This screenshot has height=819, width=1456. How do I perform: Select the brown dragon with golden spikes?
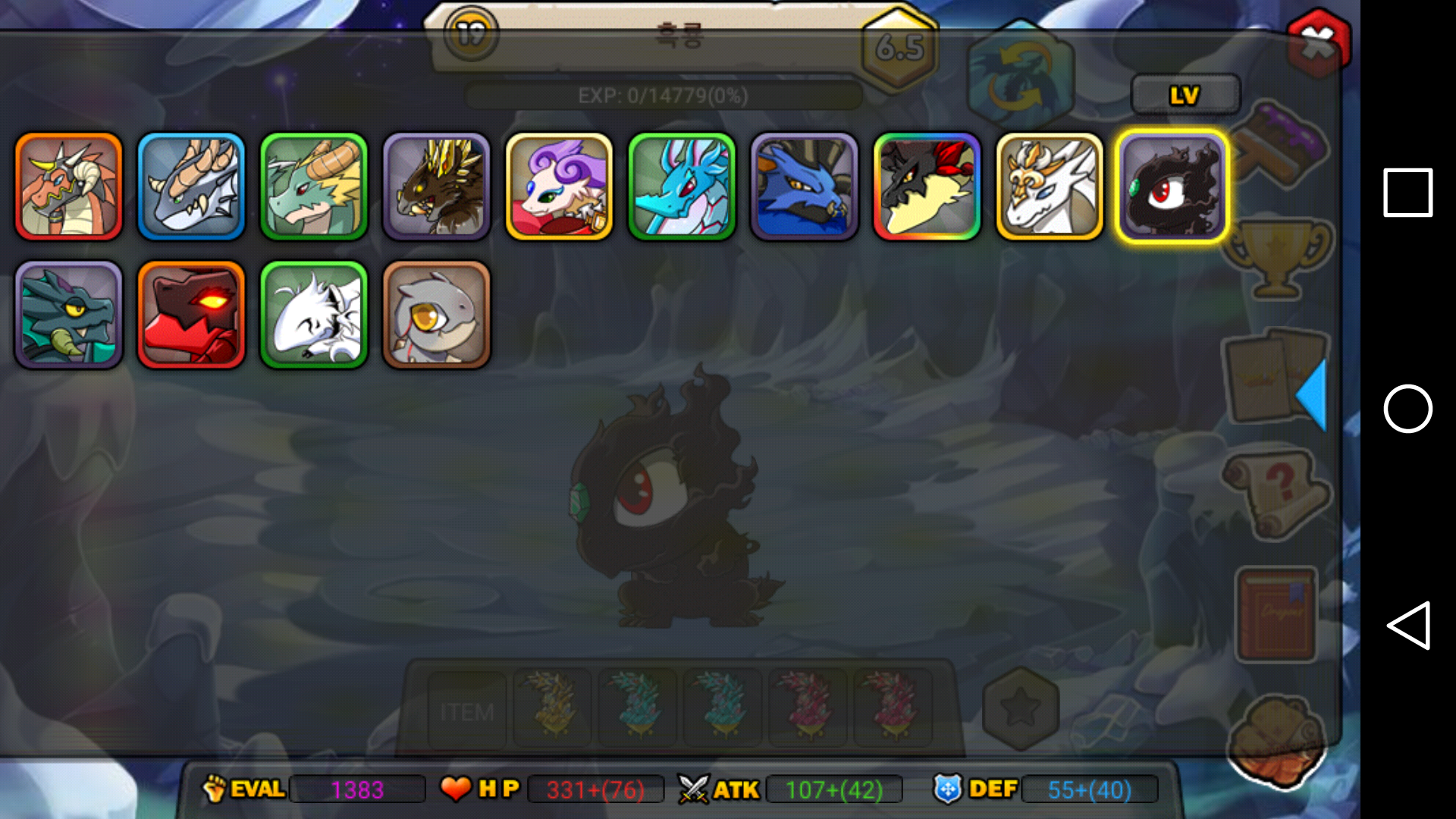click(437, 187)
